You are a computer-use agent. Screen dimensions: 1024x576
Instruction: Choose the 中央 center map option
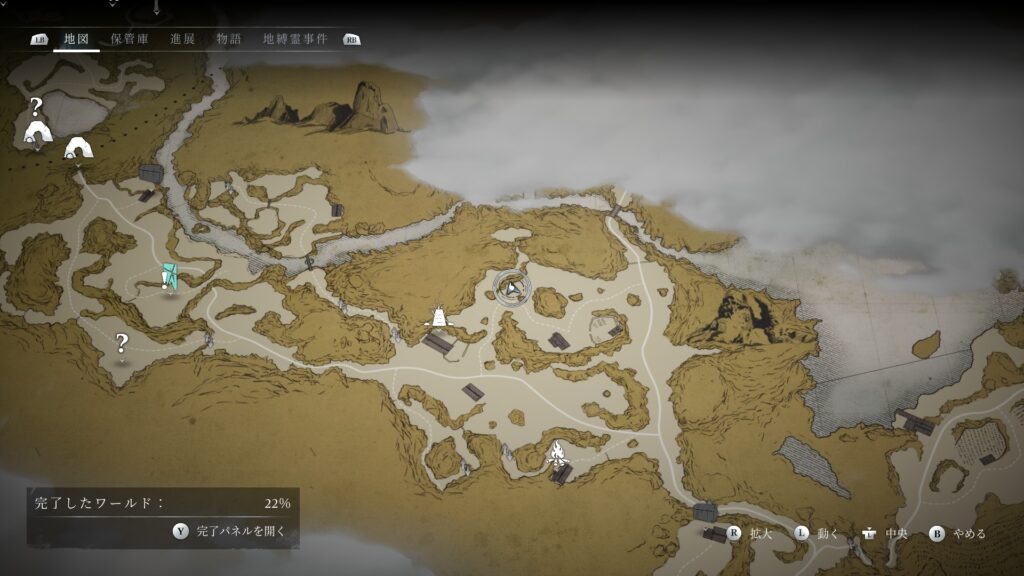885,534
